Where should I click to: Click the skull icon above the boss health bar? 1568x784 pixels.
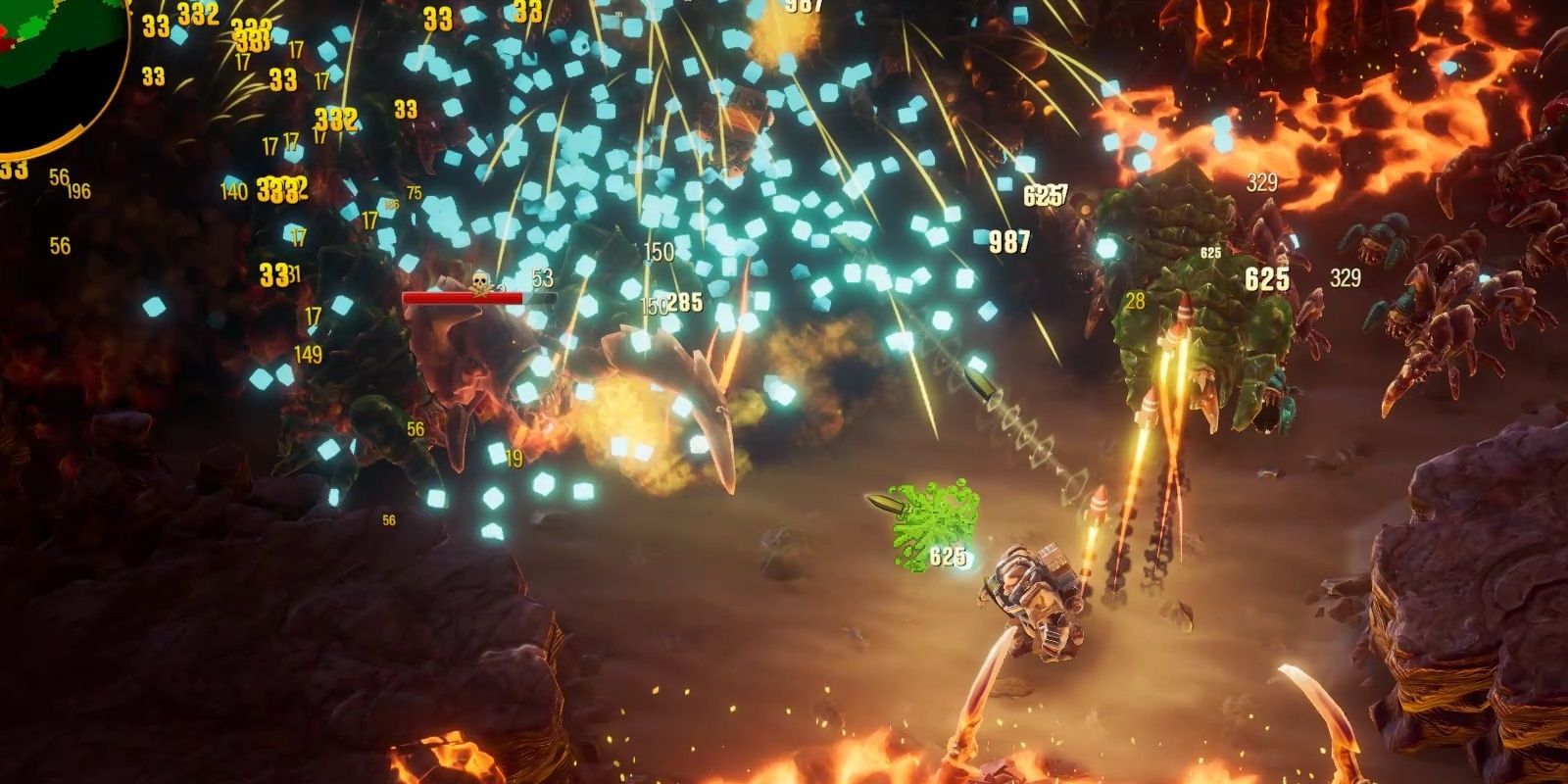pyautogui.click(x=479, y=279)
